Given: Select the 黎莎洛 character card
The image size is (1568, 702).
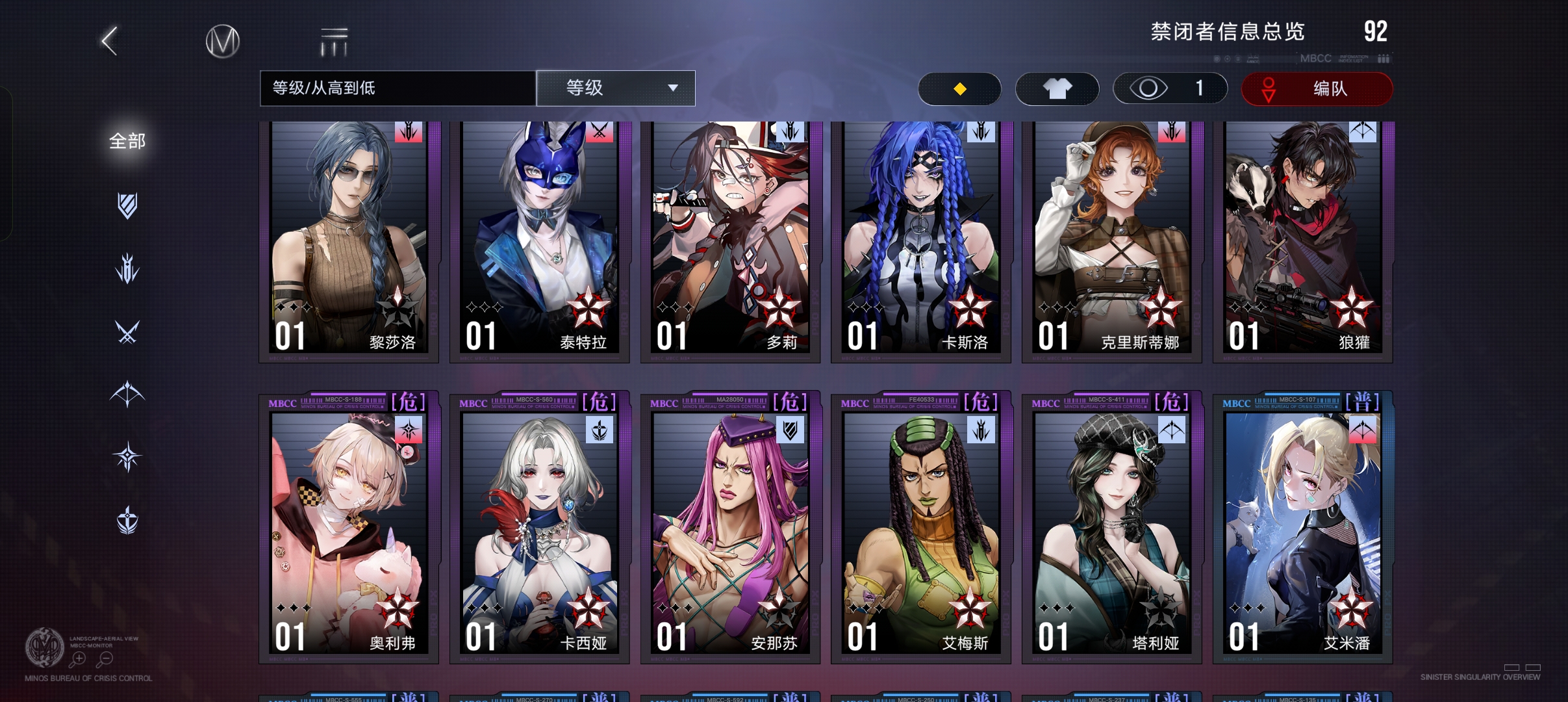Looking at the screenshot, I should 349,240.
